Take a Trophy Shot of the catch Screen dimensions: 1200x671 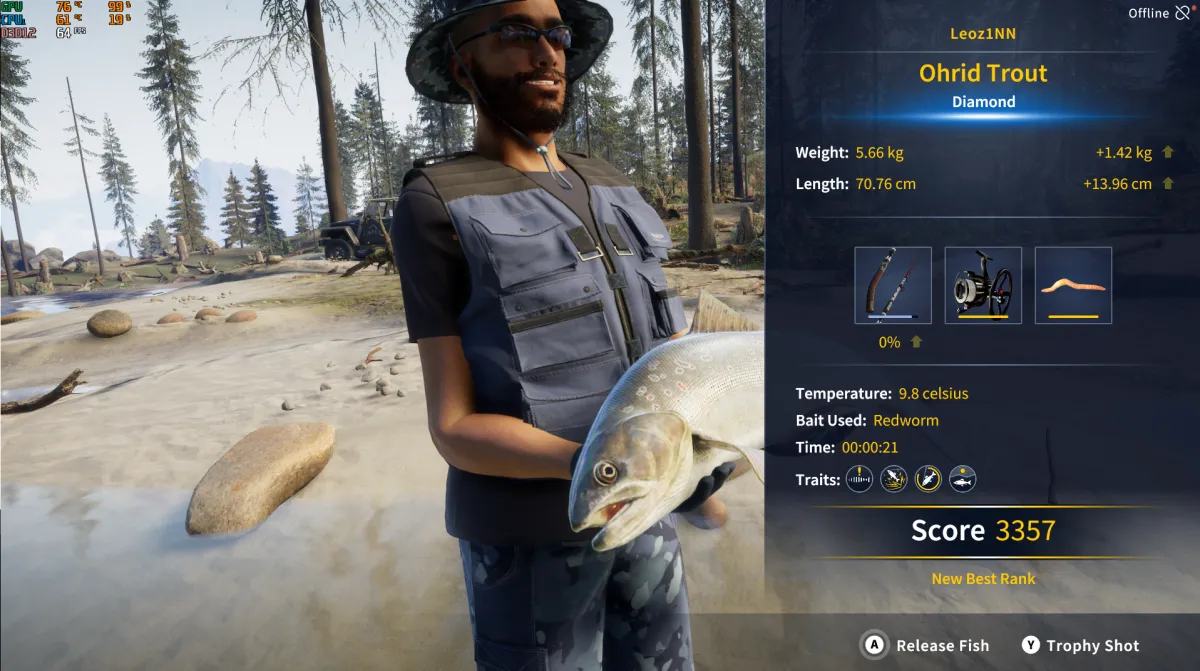[1081, 646]
